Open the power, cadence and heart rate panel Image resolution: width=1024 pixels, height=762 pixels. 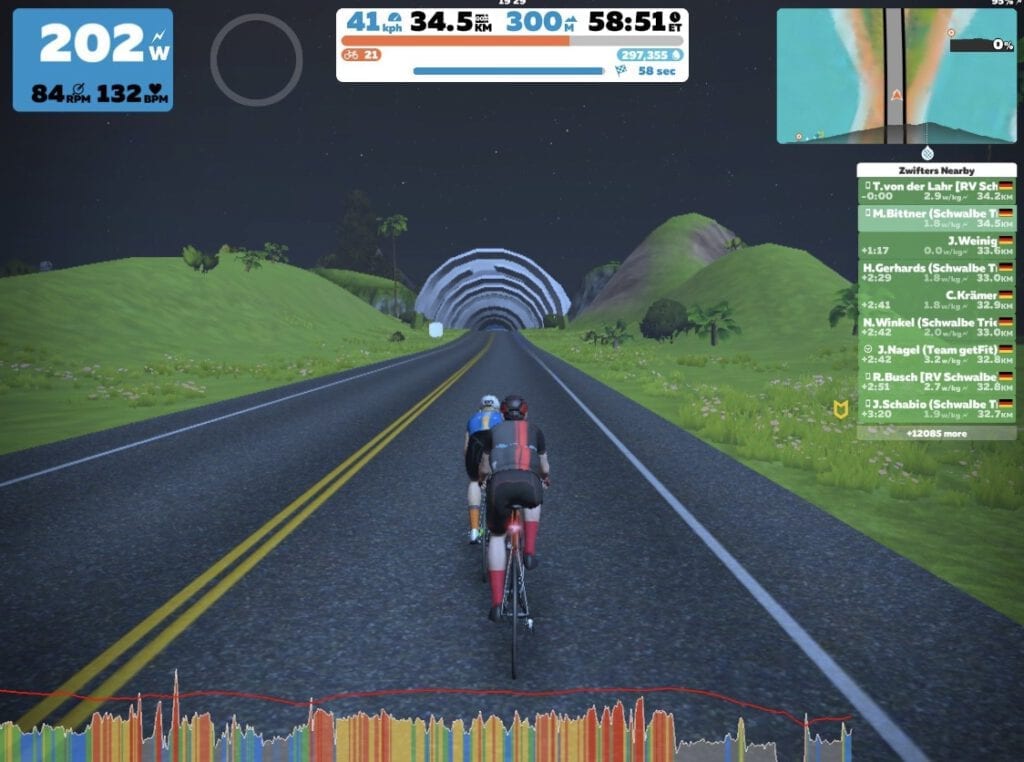click(93, 60)
